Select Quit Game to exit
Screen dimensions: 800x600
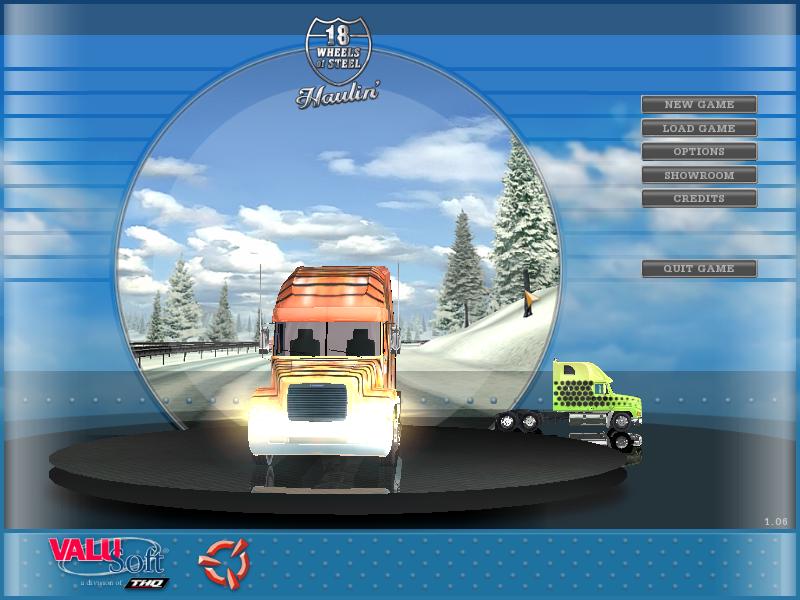699,268
